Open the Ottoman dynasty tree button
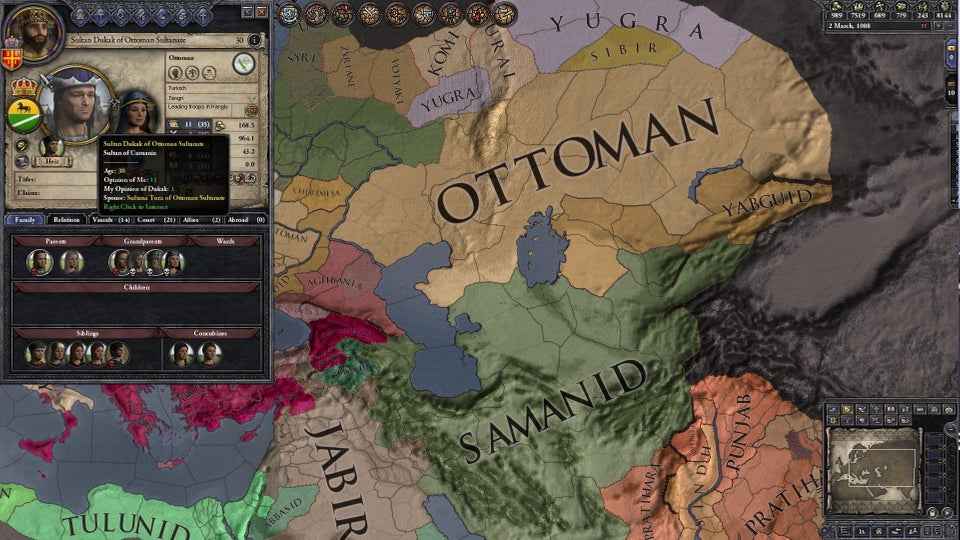Viewport: 960px width, 540px height. (x=242, y=64)
